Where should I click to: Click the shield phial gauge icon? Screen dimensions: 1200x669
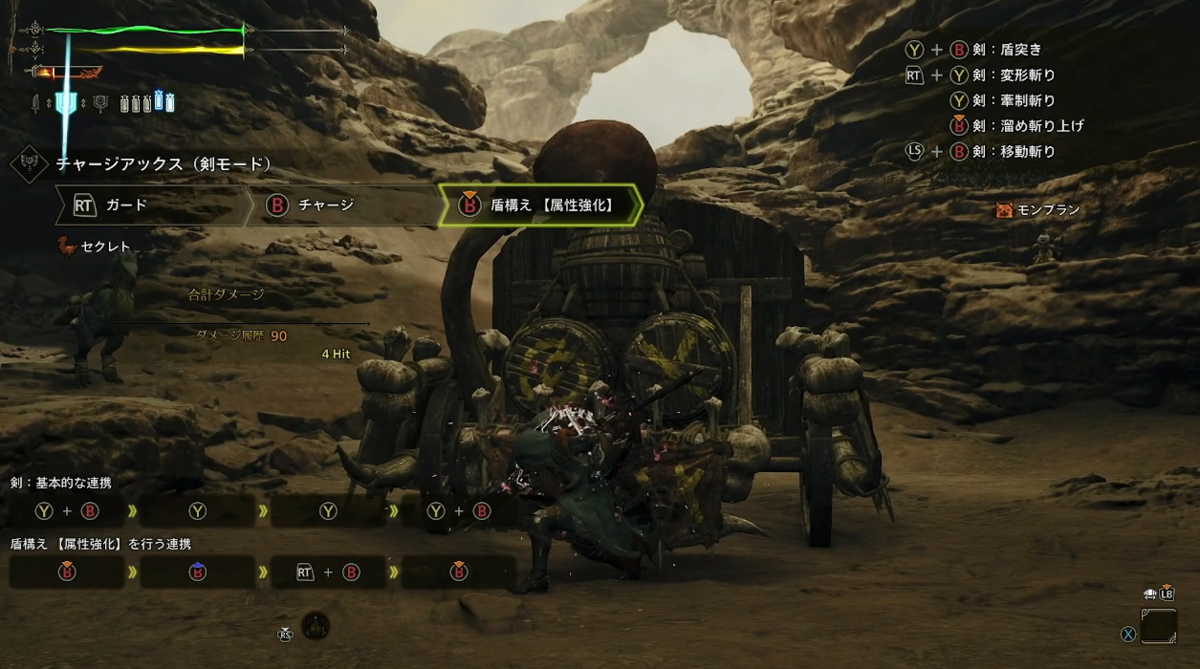click(68, 102)
